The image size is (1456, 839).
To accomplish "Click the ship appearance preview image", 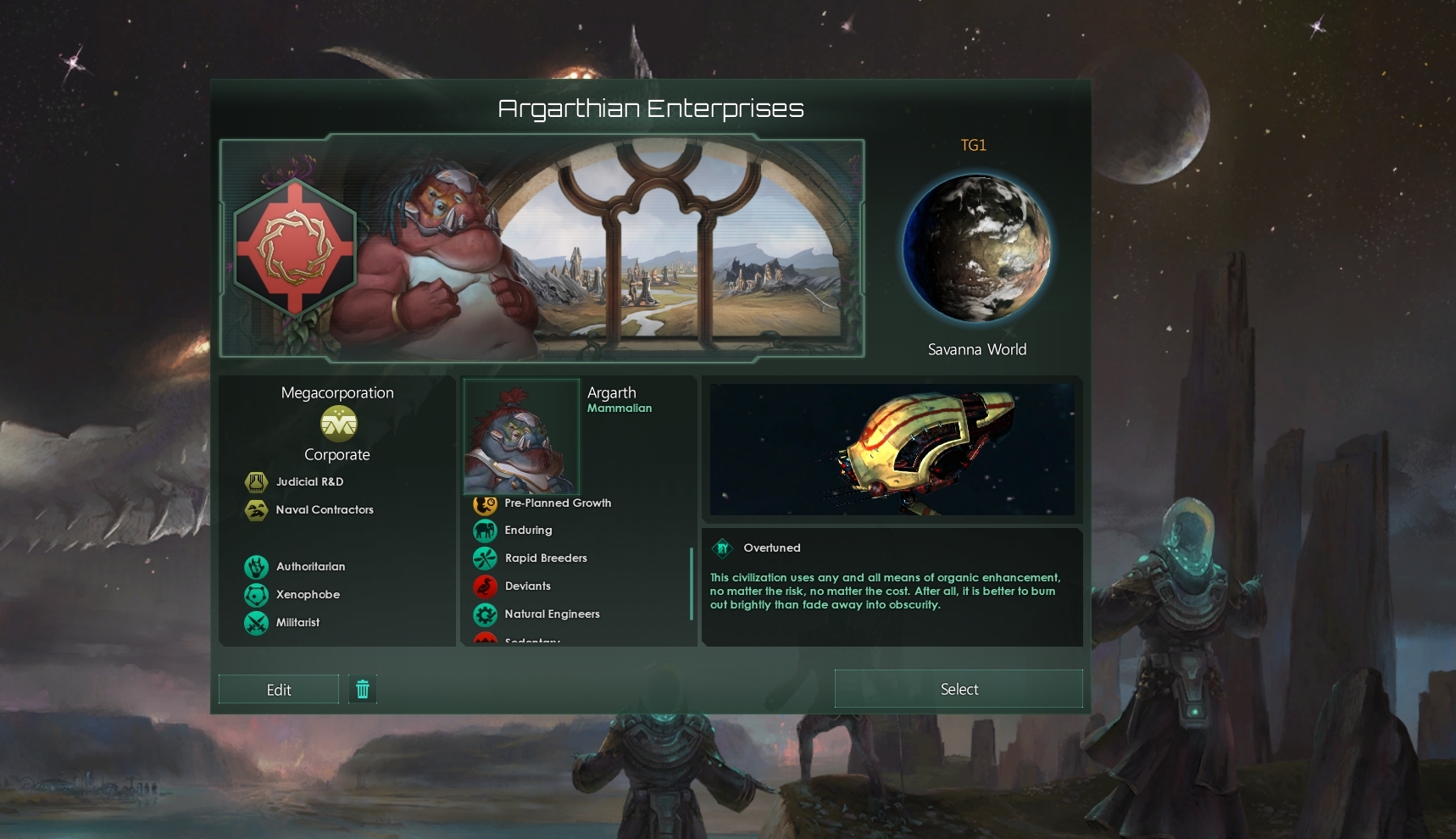I will 892,449.
